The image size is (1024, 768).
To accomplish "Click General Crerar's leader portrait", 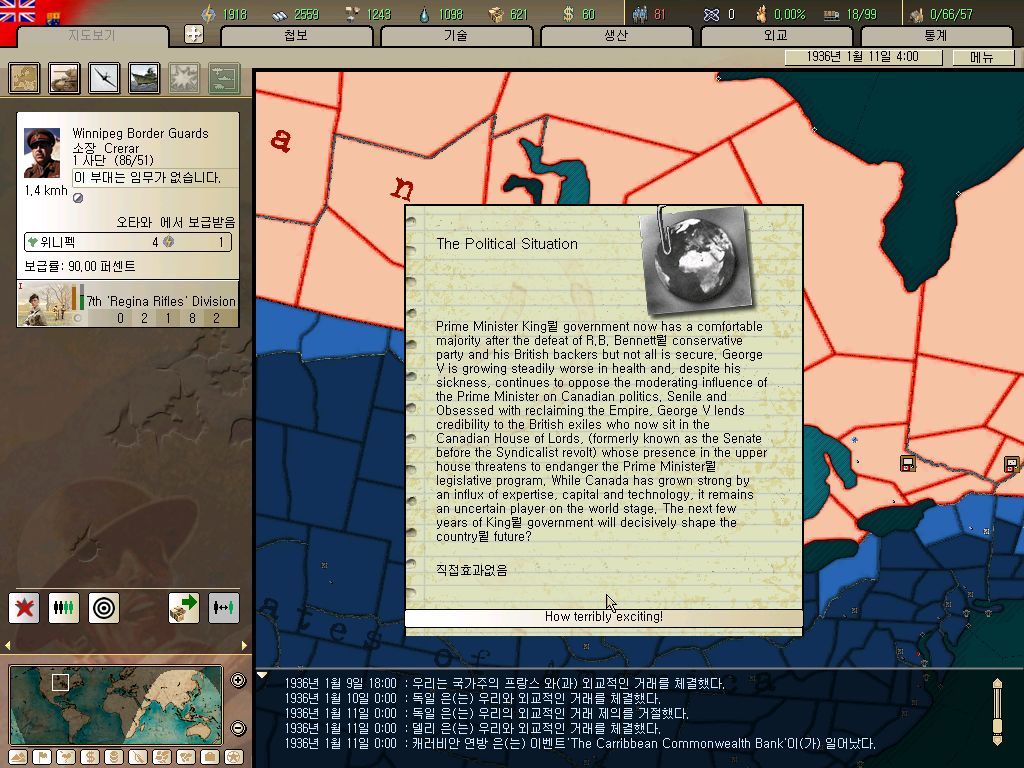I will click(42, 153).
